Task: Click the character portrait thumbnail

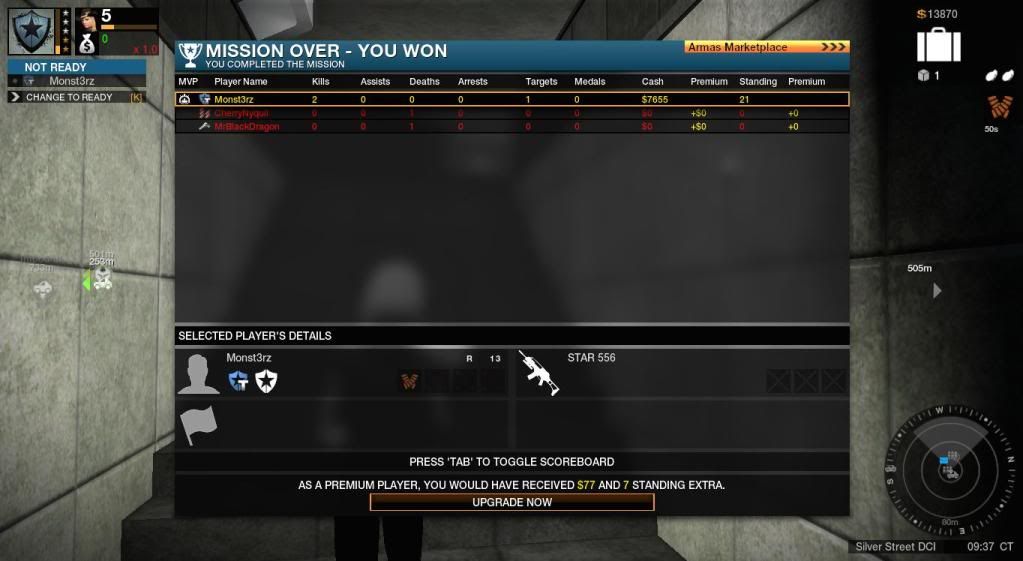Action: 86,17
